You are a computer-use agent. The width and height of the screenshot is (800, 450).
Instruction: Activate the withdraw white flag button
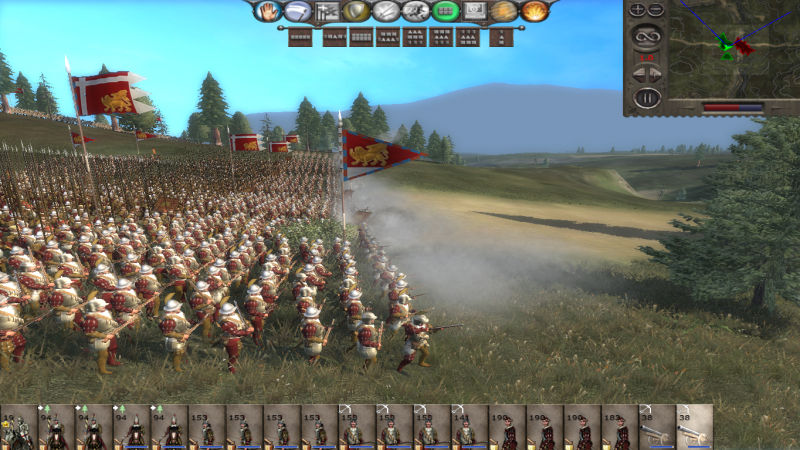point(297,12)
